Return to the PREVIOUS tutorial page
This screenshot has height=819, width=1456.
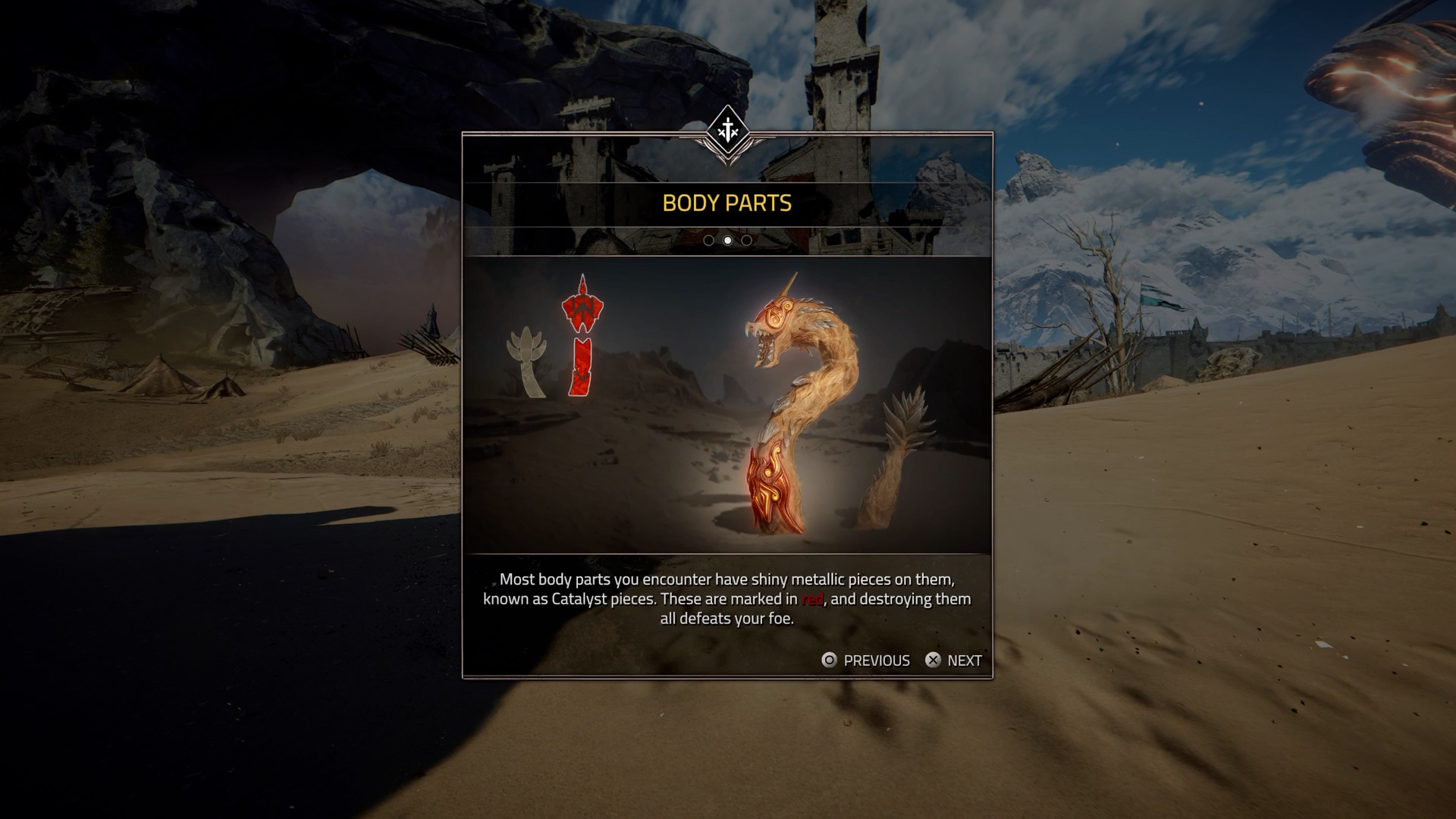pos(866,661)
